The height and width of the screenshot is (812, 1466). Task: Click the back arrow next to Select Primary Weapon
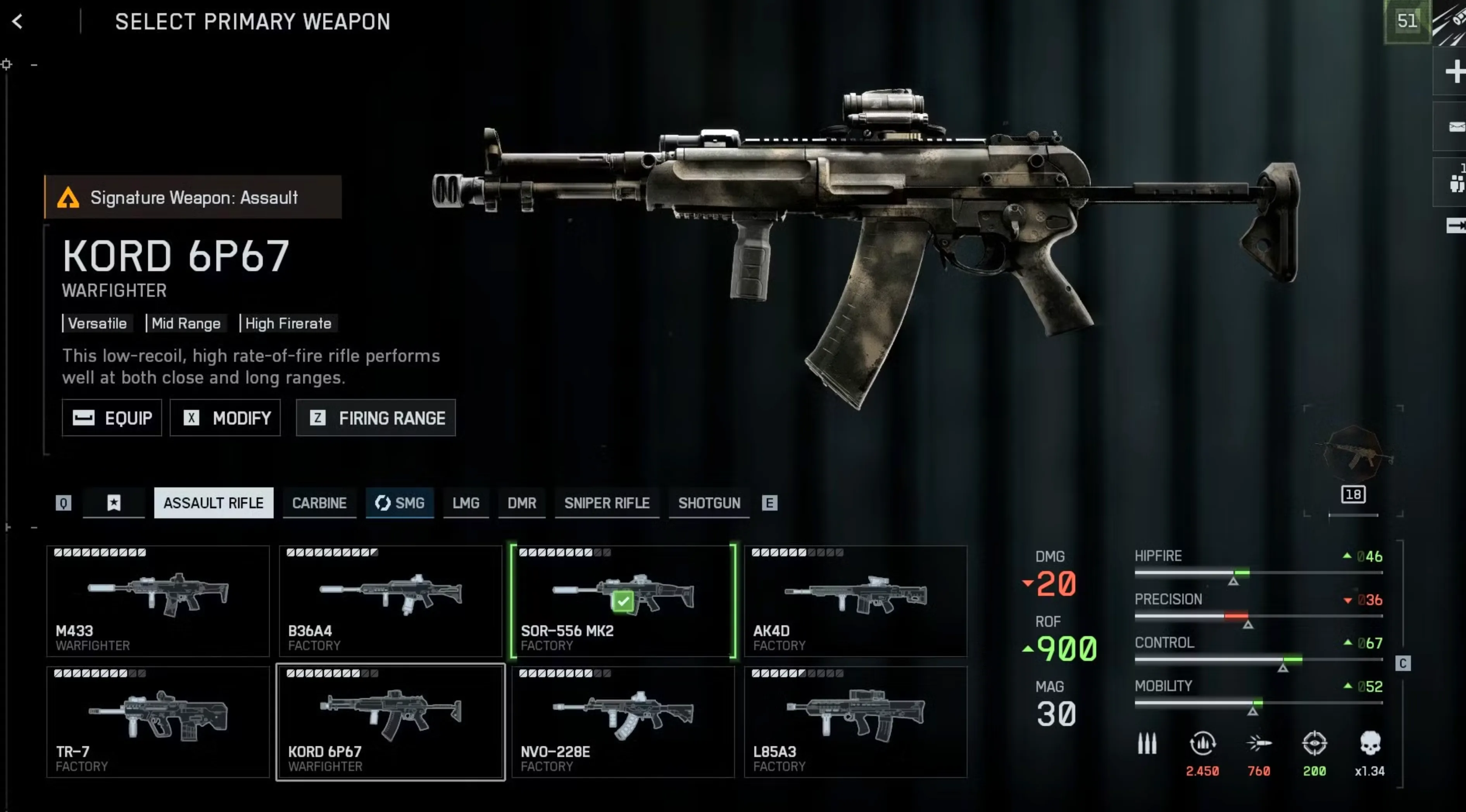click(x=18, y=22)
